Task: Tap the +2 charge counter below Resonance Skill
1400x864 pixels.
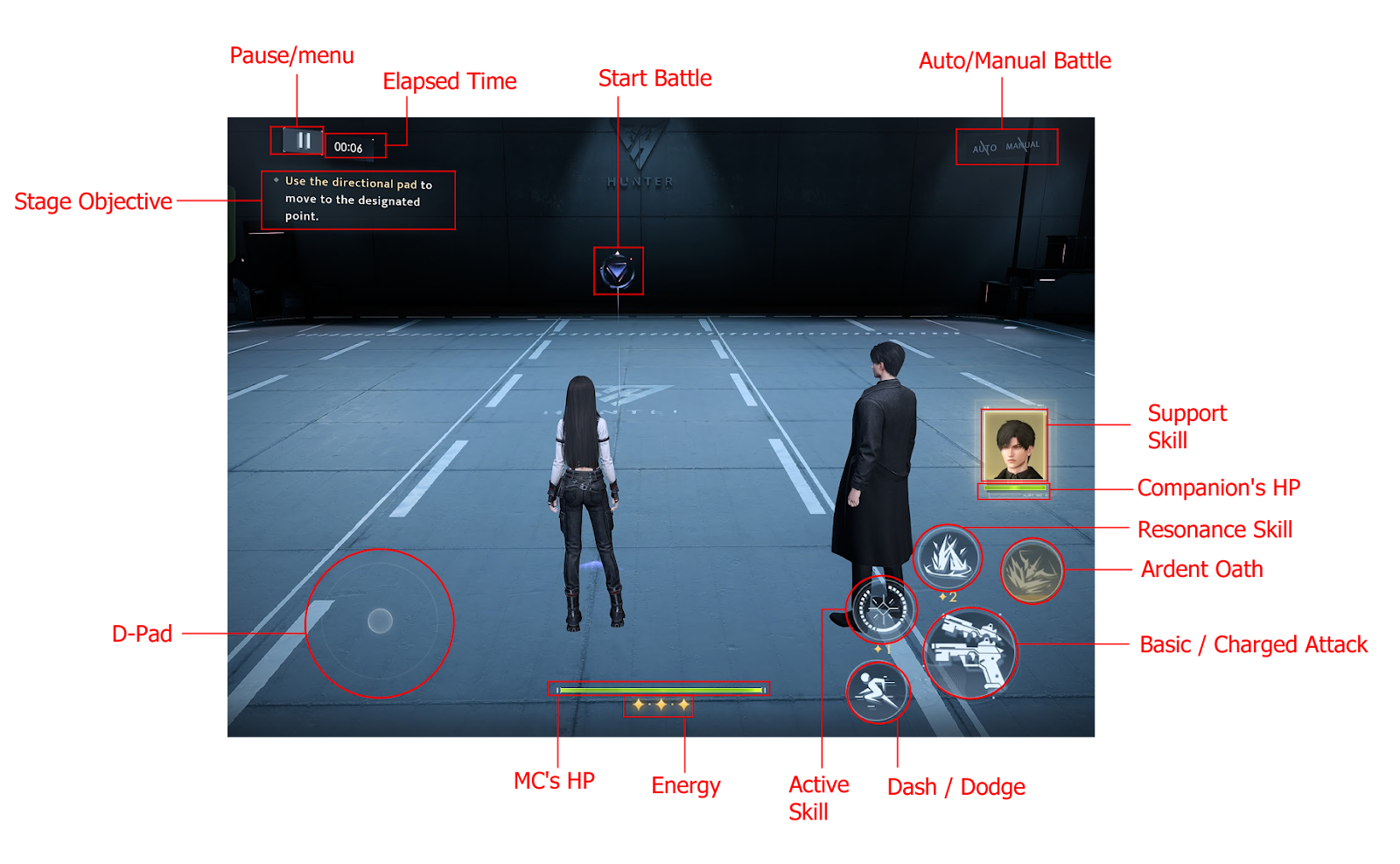Action: coord(948,596)
